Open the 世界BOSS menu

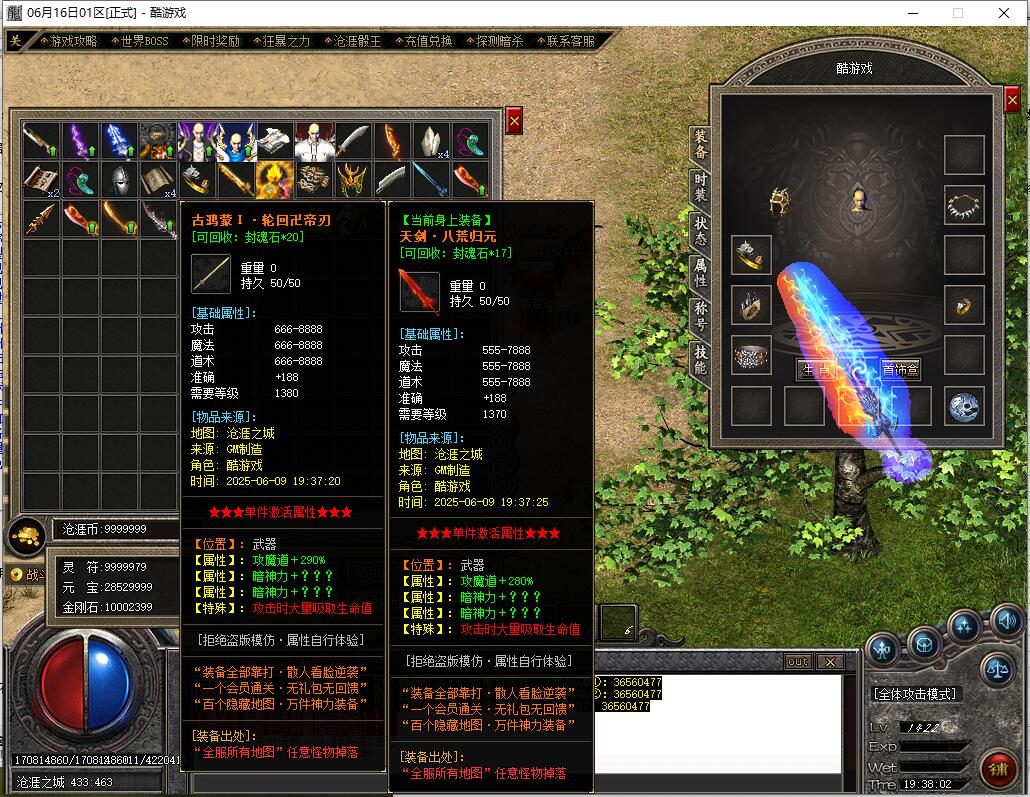144,41
